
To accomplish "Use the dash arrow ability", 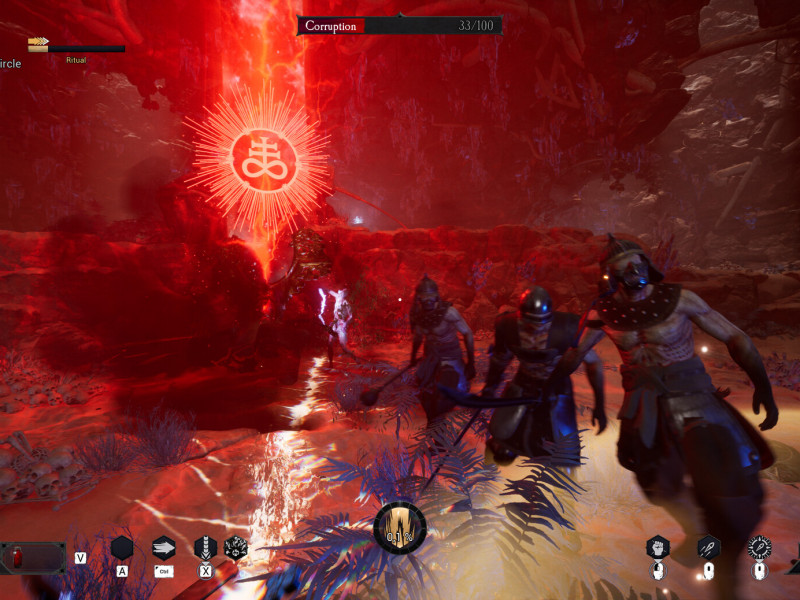I will point(164,548).
